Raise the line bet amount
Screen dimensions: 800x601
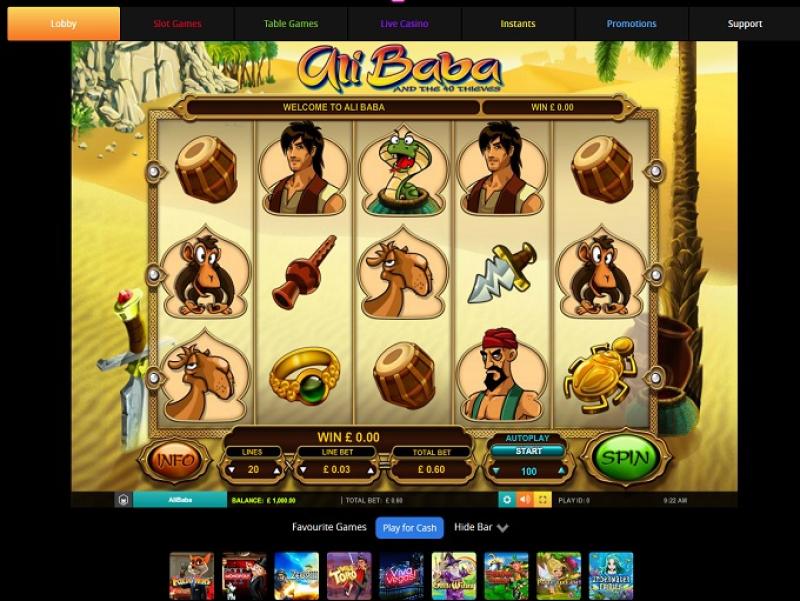click(372, 470)
